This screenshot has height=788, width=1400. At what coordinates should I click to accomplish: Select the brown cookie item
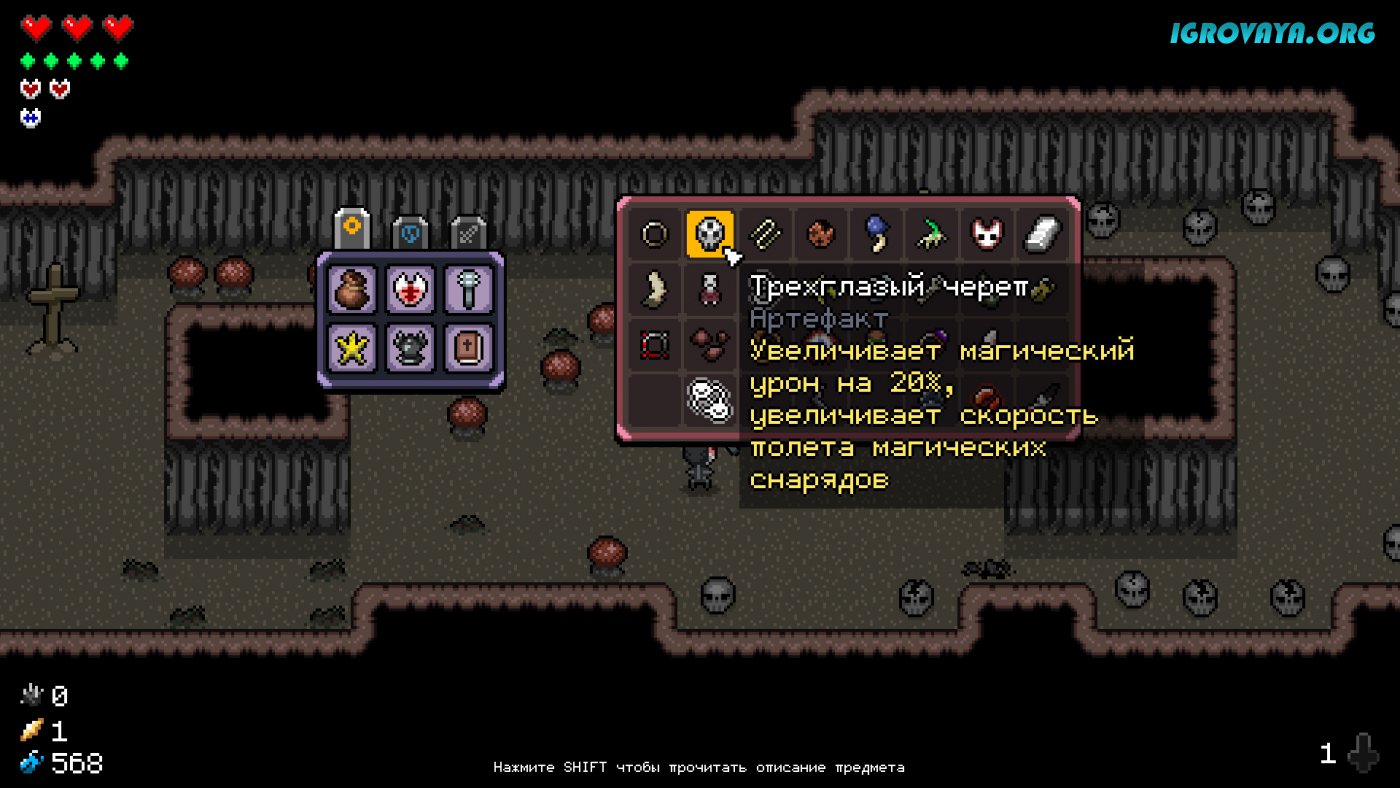(821, 235)
